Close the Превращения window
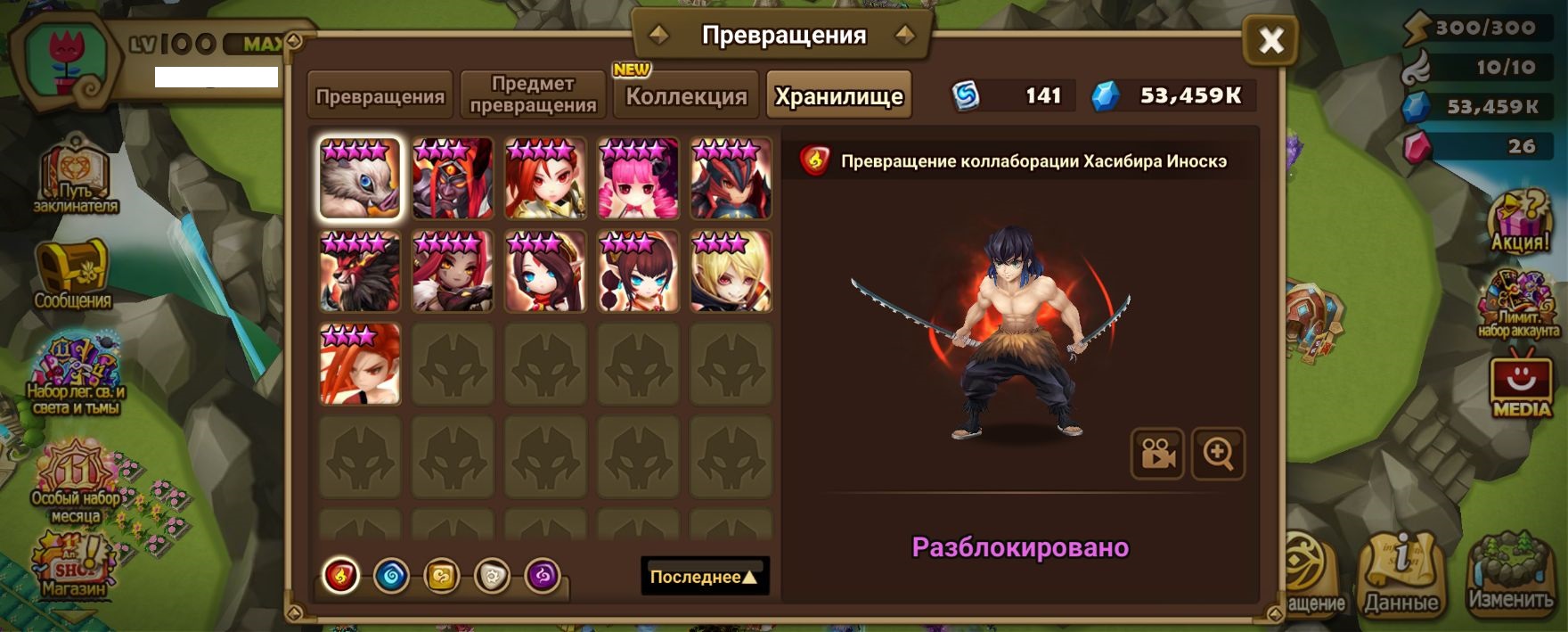1568x632 pixels. (1270, 40)
